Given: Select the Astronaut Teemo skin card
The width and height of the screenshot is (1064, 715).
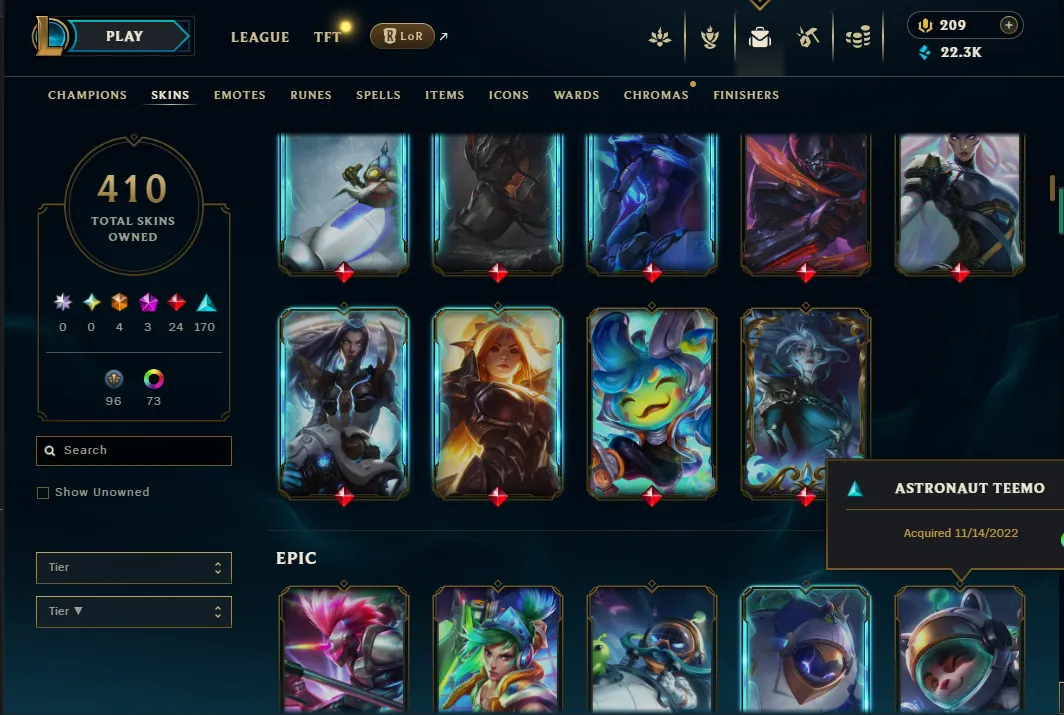Looking at the screenshot, I should 960,650.
